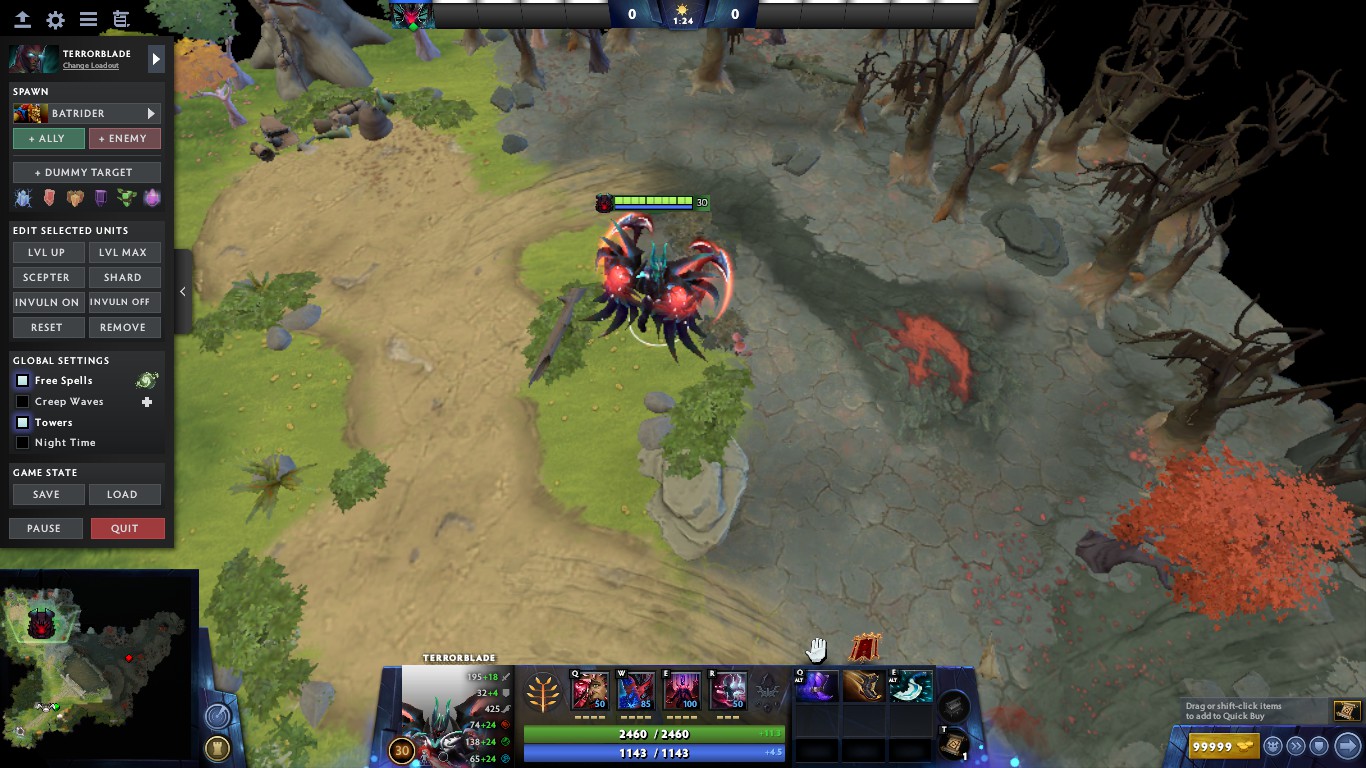Cast Terrorblade's Reflection ability (Q)

[x=589, y=690]
